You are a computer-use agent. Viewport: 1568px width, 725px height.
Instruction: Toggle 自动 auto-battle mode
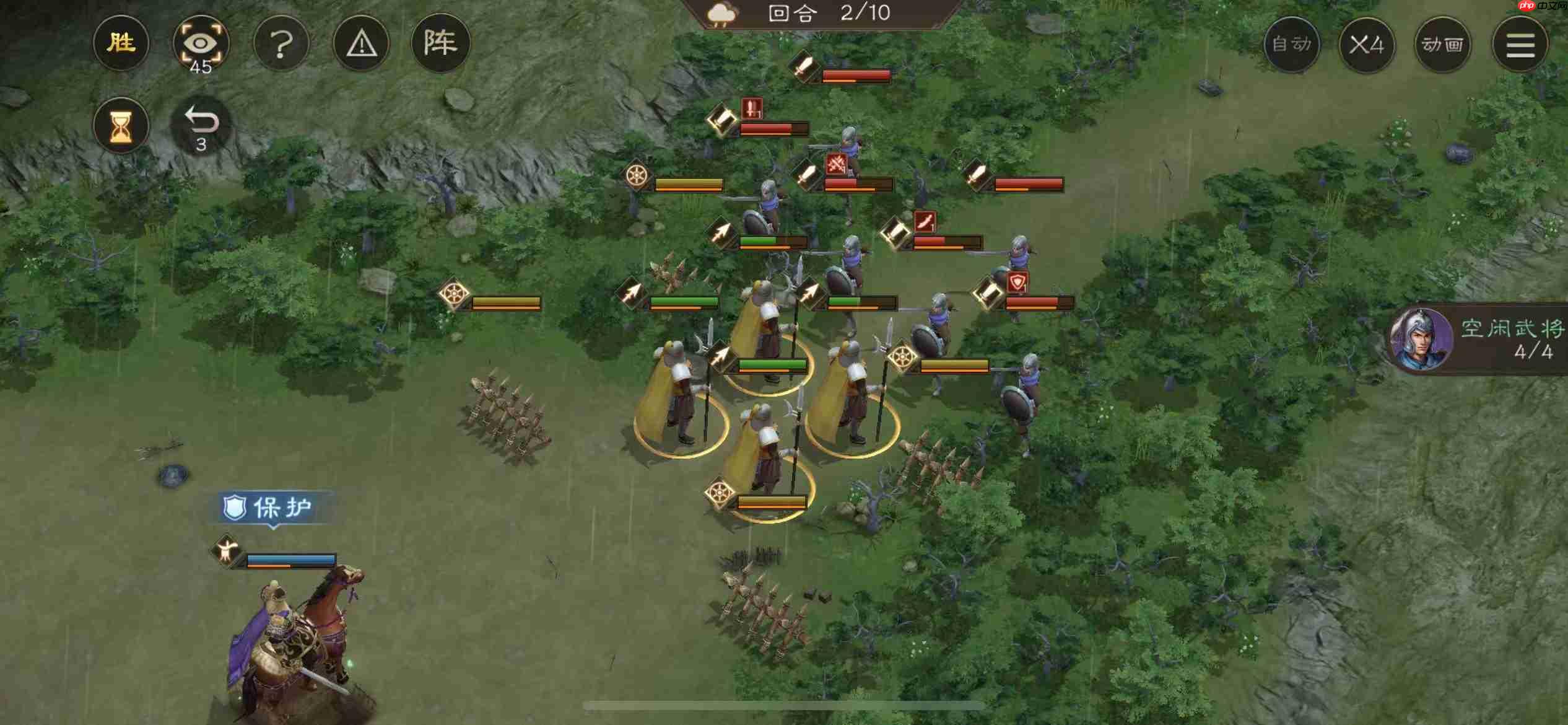(x=1292, y=45)
